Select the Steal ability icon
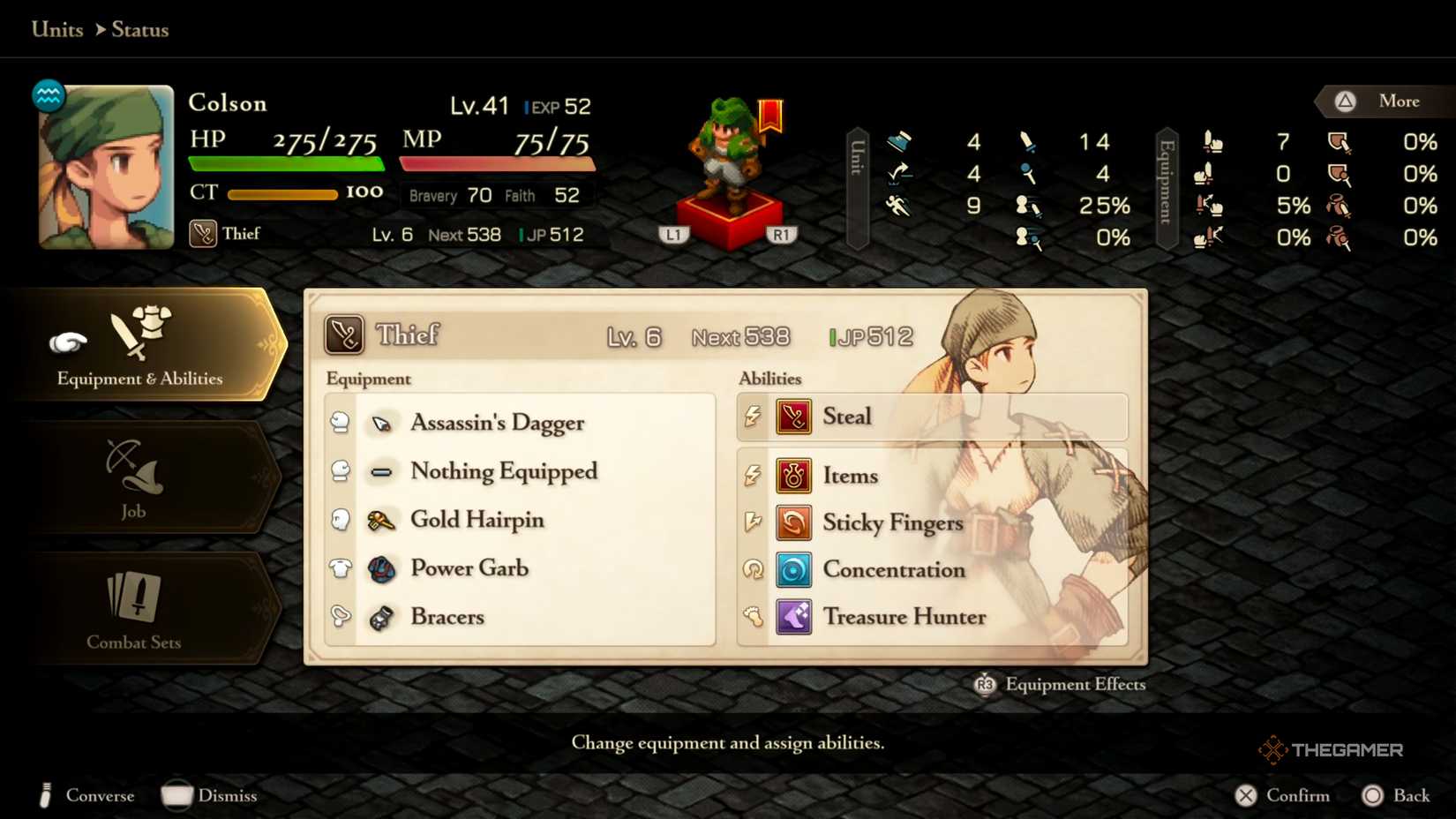Viewport: 1456px width, 819px height. pyautogui.click(x=792, y=416)
